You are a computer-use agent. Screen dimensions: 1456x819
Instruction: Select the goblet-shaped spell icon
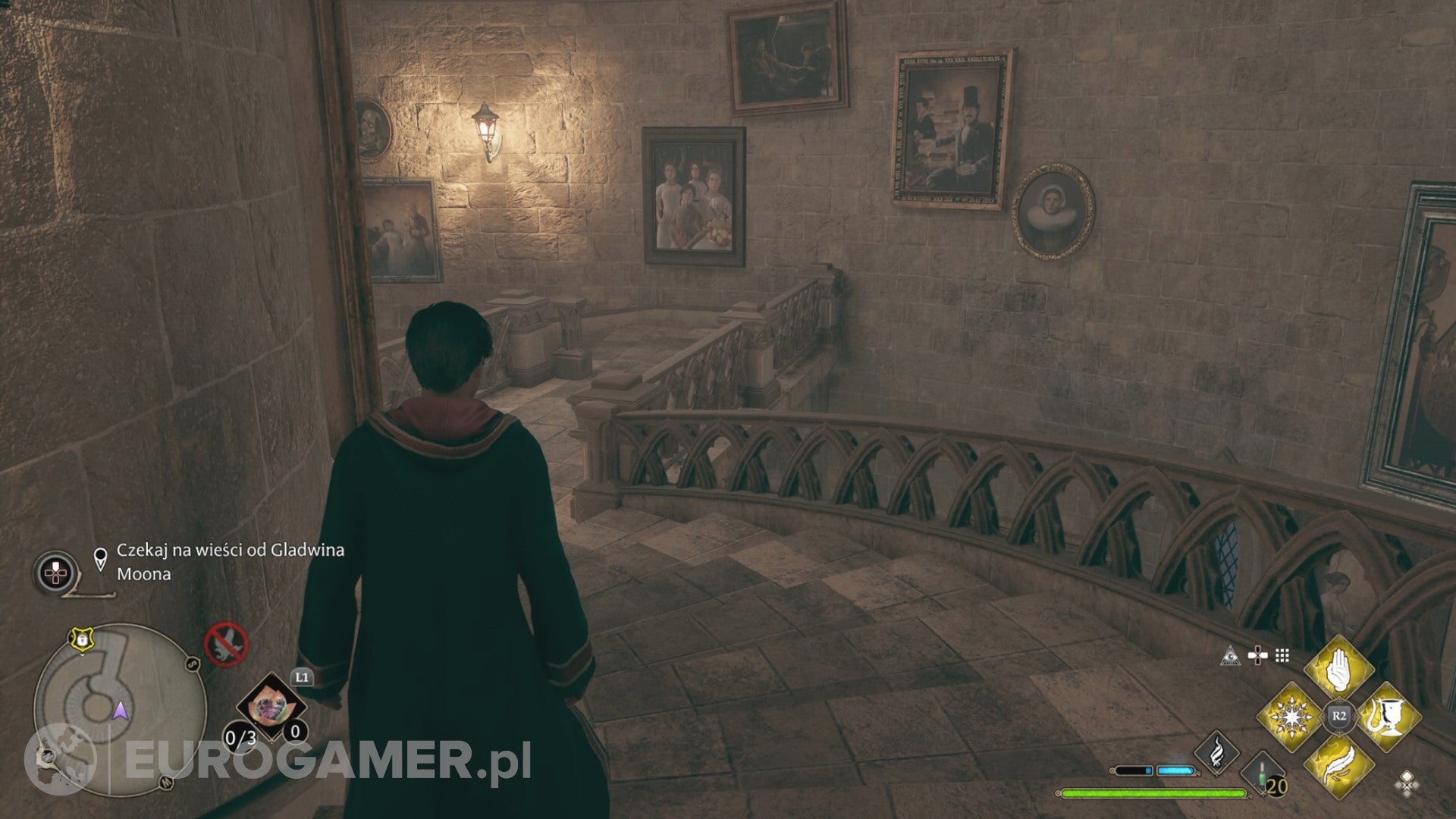click(1388, 716)
